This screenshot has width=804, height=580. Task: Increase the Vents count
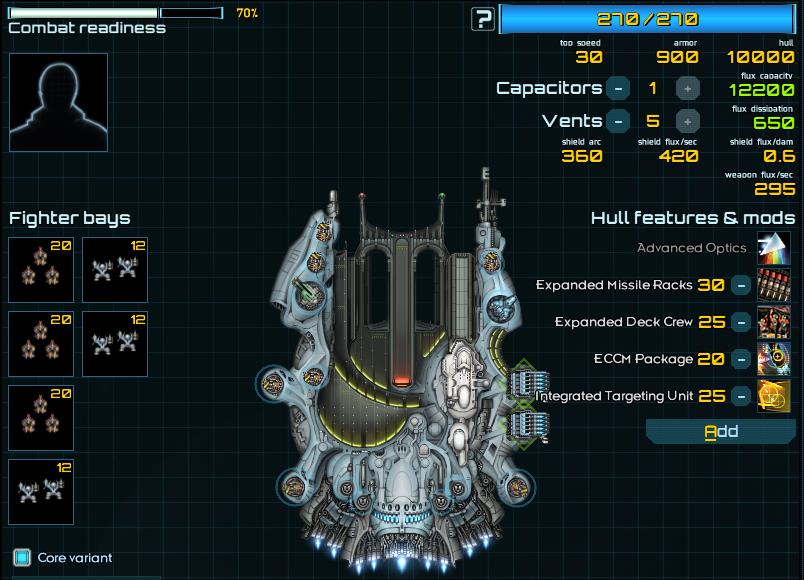pyautogui.click(x=687, y=121)
